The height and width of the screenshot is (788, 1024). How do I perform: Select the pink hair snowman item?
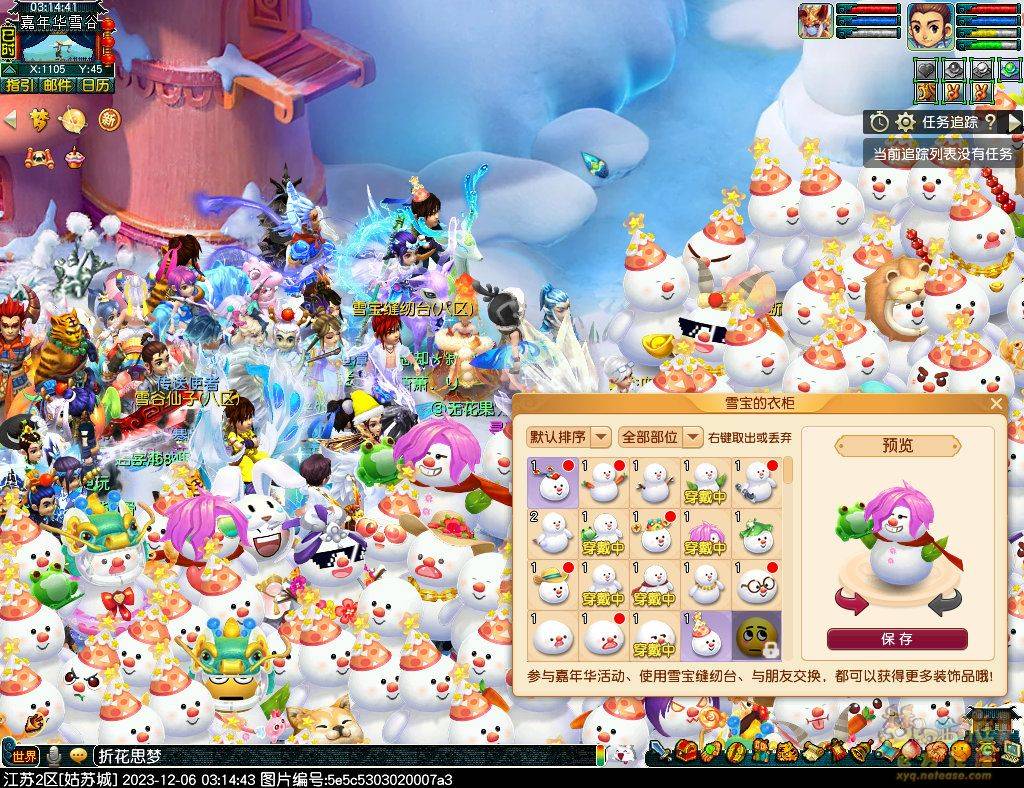pyautogui.click(x=706, y=533)
